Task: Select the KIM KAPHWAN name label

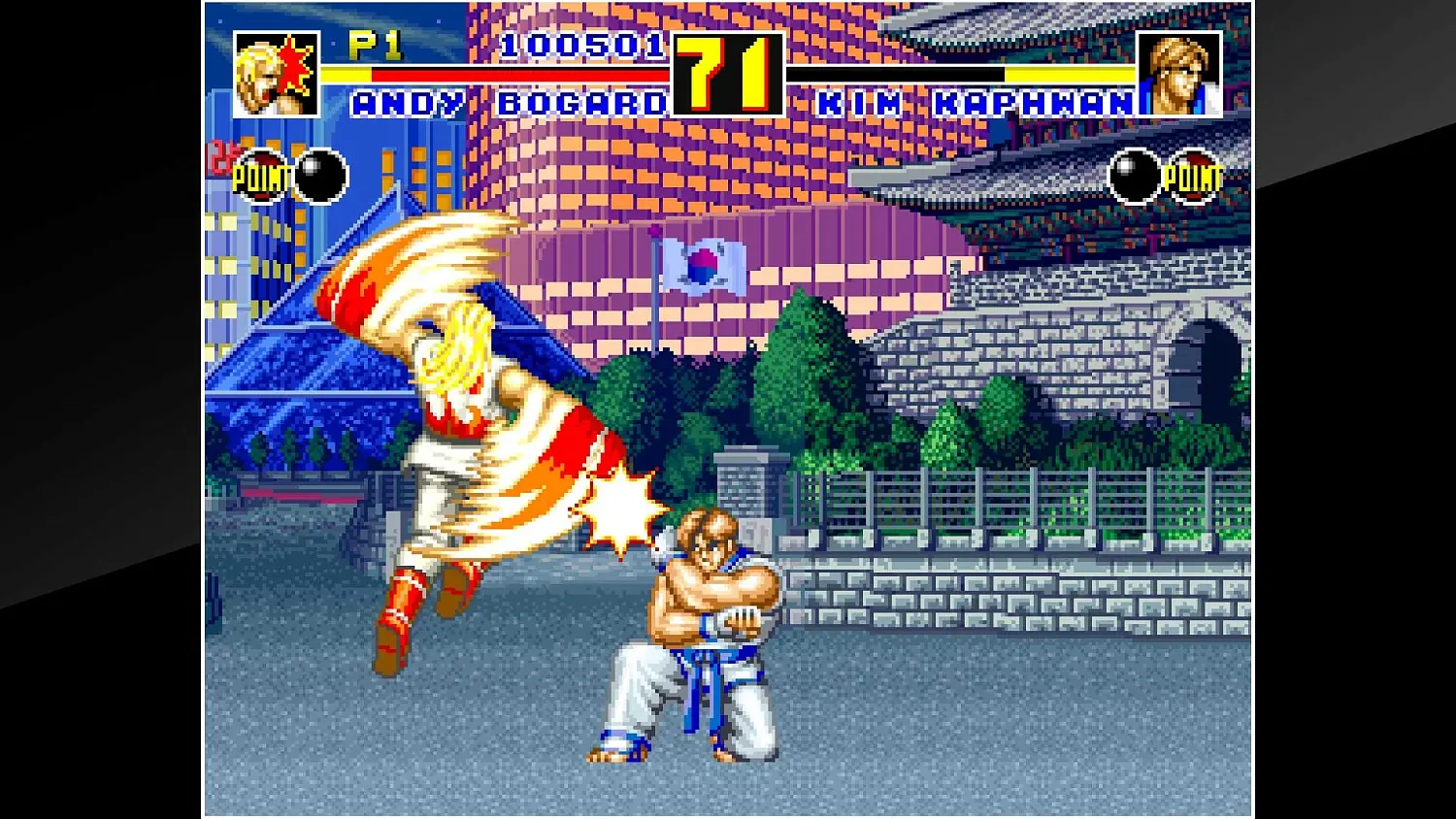Action: (x=976, y=101)
